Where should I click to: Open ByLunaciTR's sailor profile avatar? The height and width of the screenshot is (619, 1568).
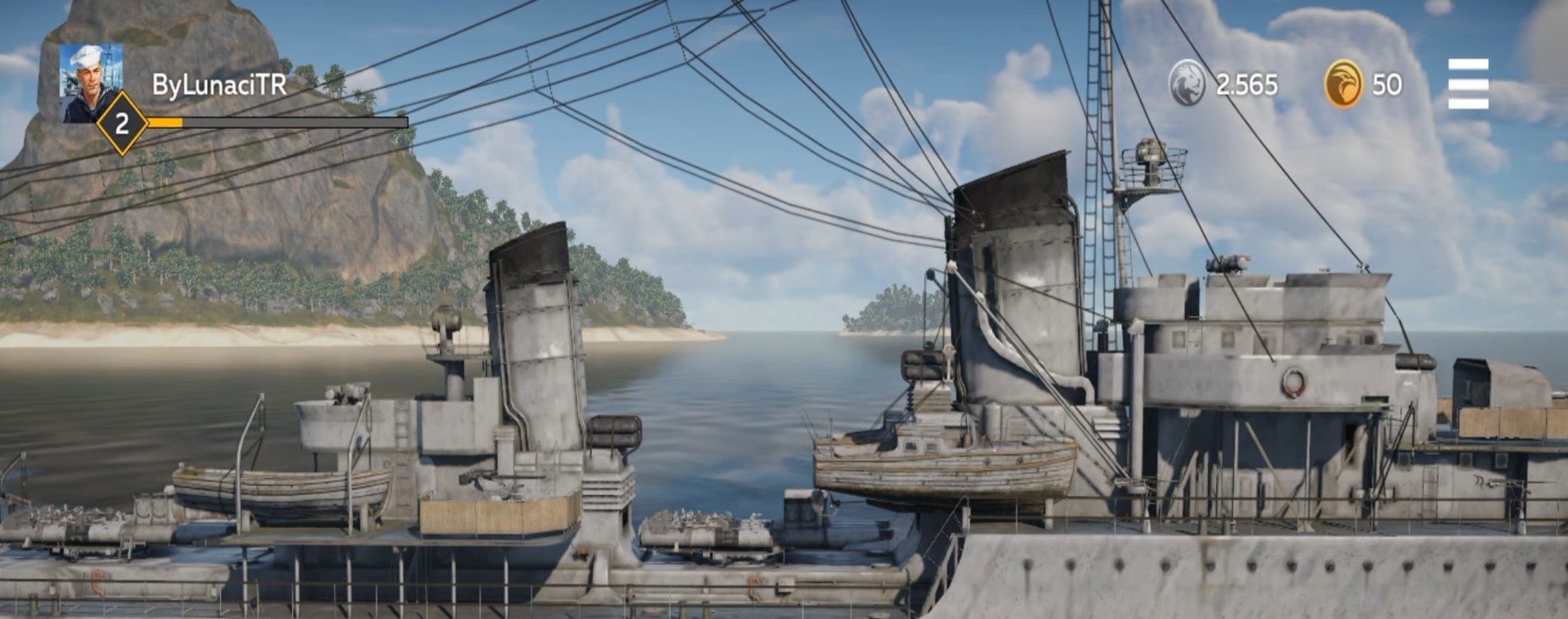click(91, 81)
